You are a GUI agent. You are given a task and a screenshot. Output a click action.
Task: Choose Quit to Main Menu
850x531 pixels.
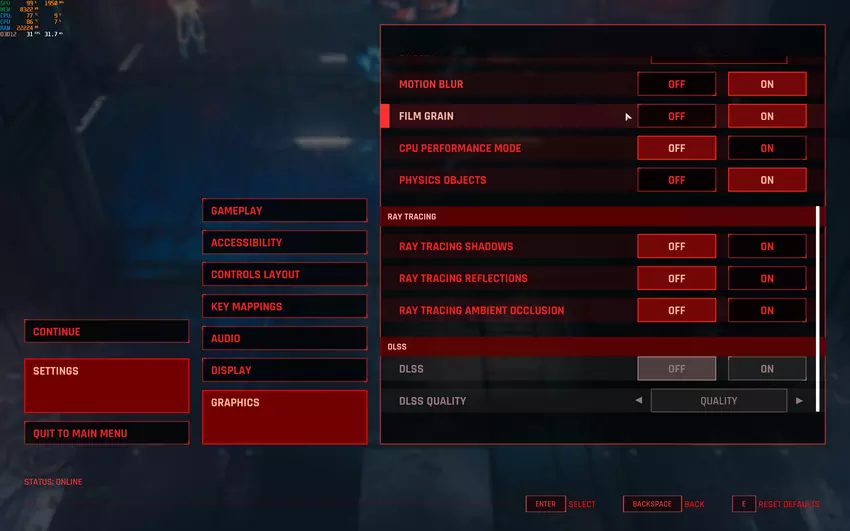[106, 433]
